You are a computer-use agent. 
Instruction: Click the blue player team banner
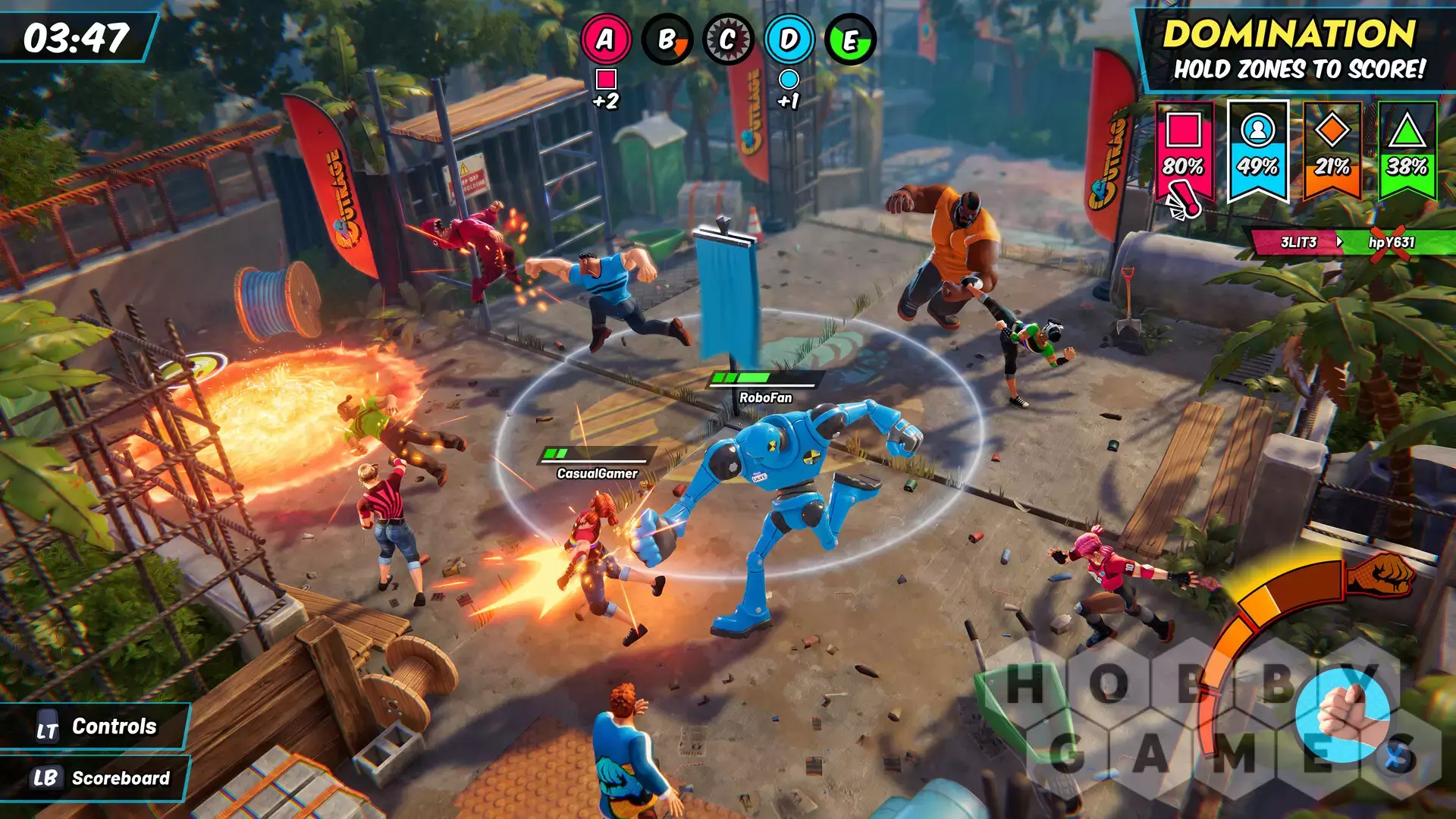[1257, 150]
